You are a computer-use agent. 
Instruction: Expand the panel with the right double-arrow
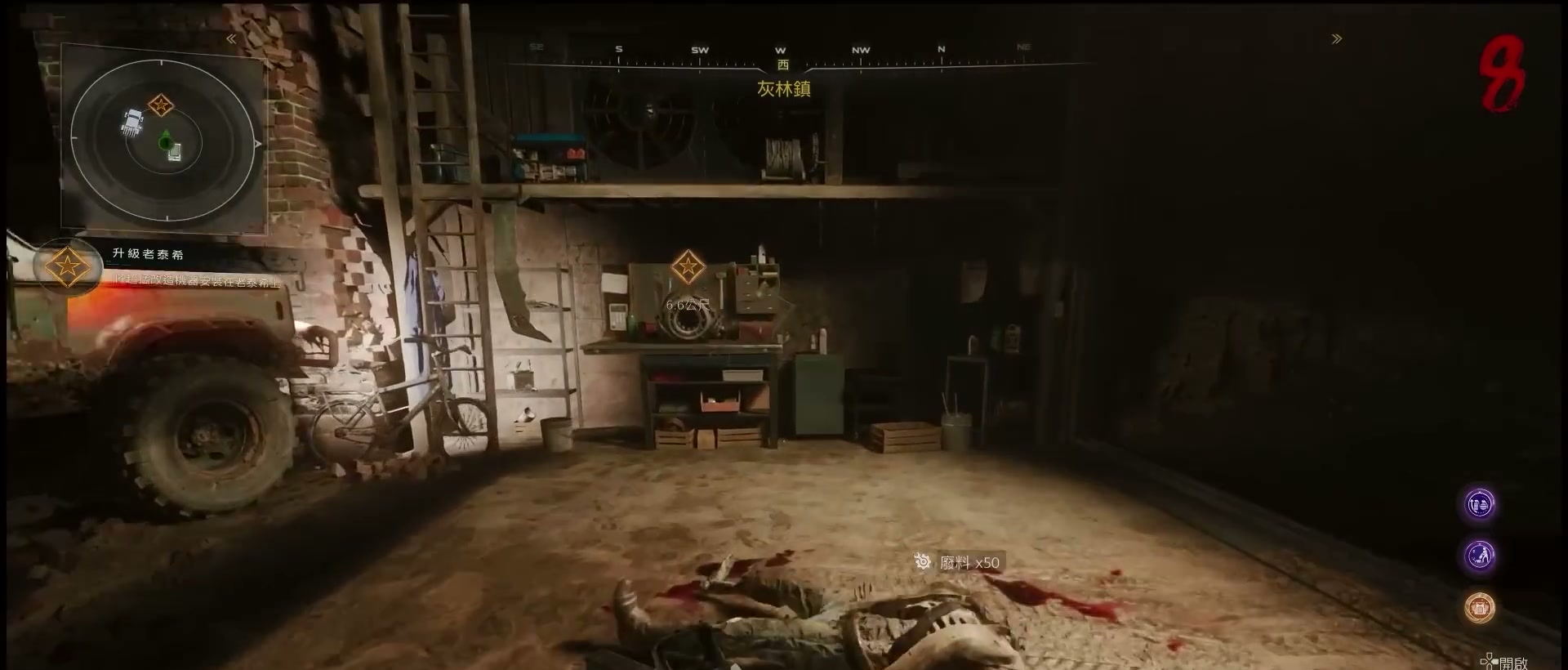[1336, 39]
